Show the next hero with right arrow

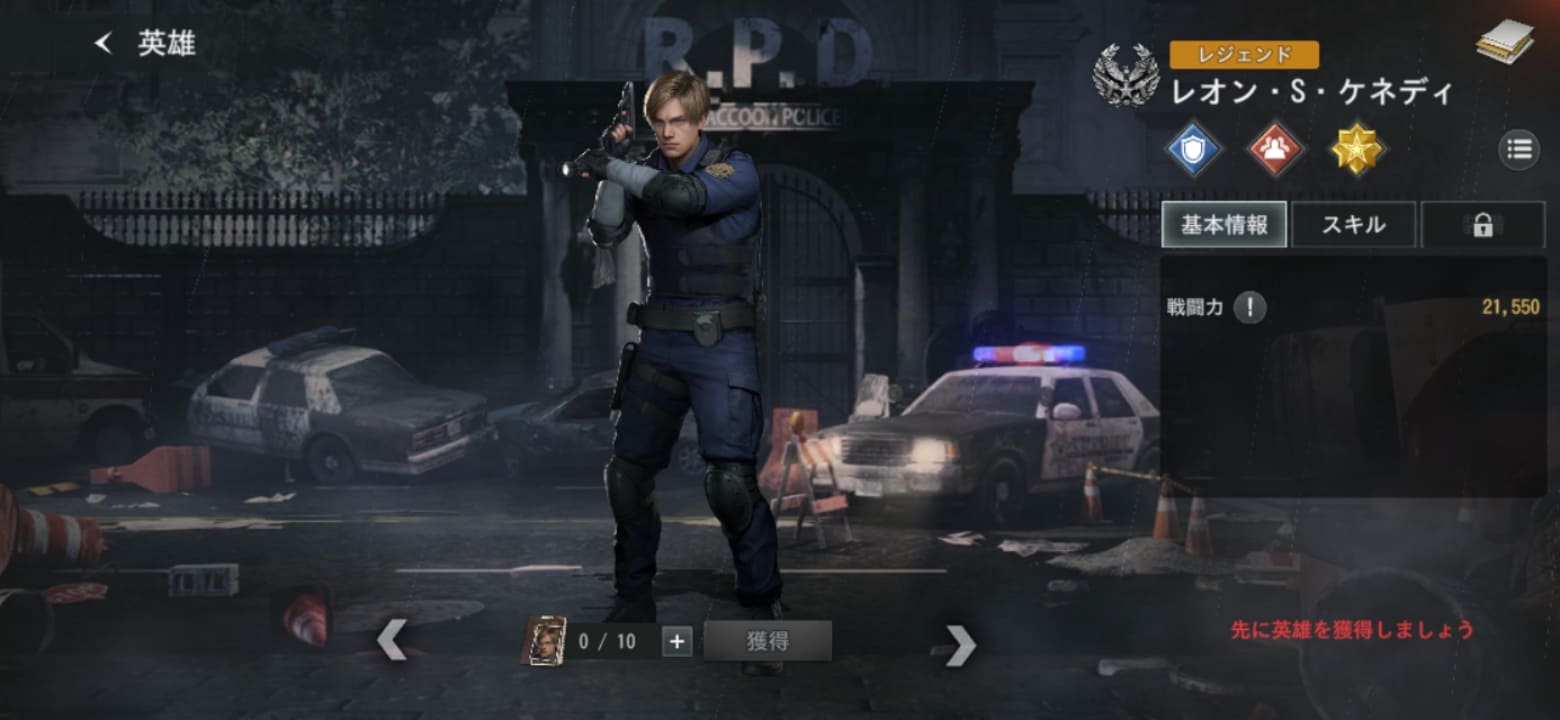(960, 645)
